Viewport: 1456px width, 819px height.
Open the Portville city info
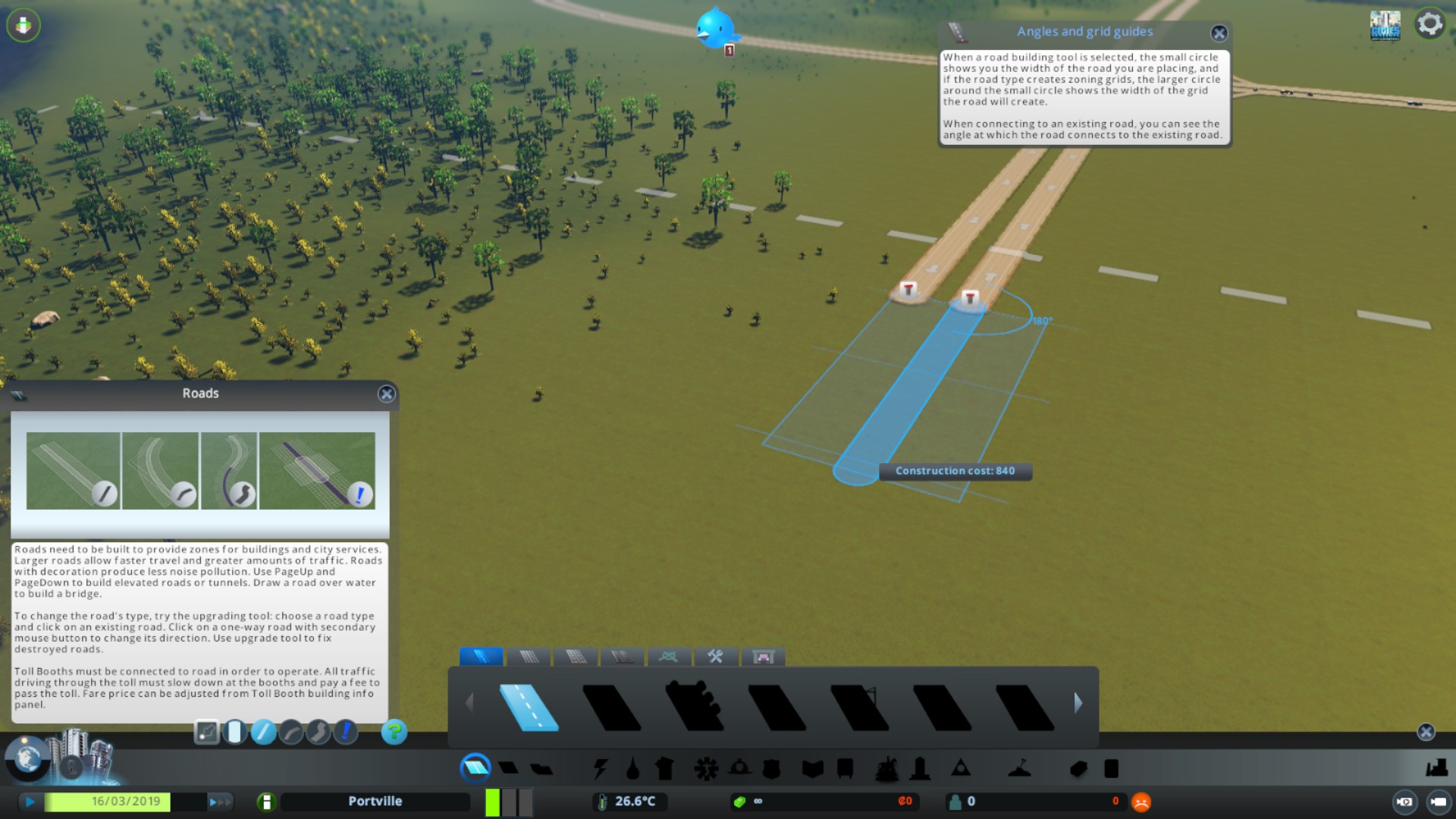point(375,802)
